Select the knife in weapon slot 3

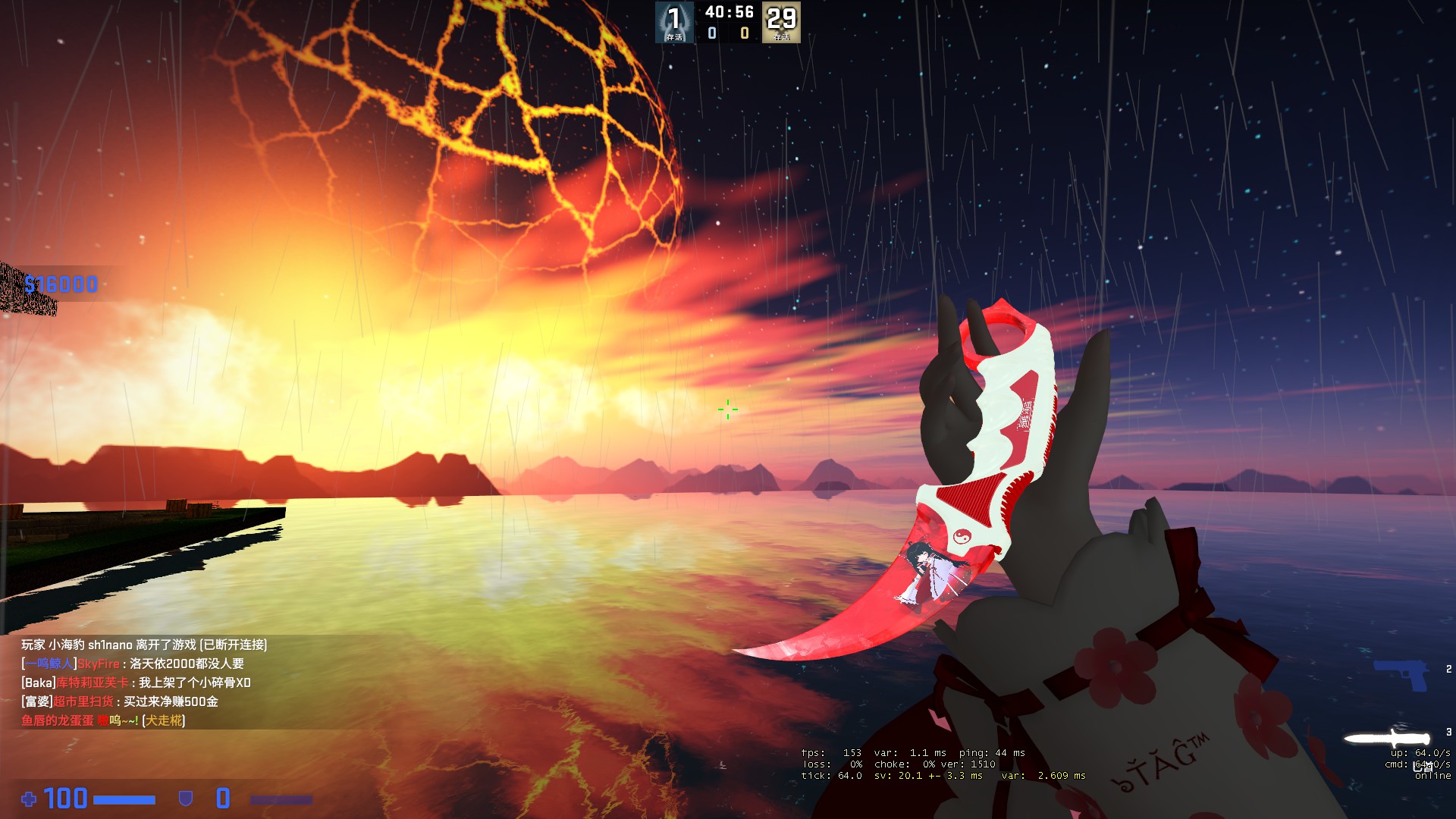coord(1388,738)
